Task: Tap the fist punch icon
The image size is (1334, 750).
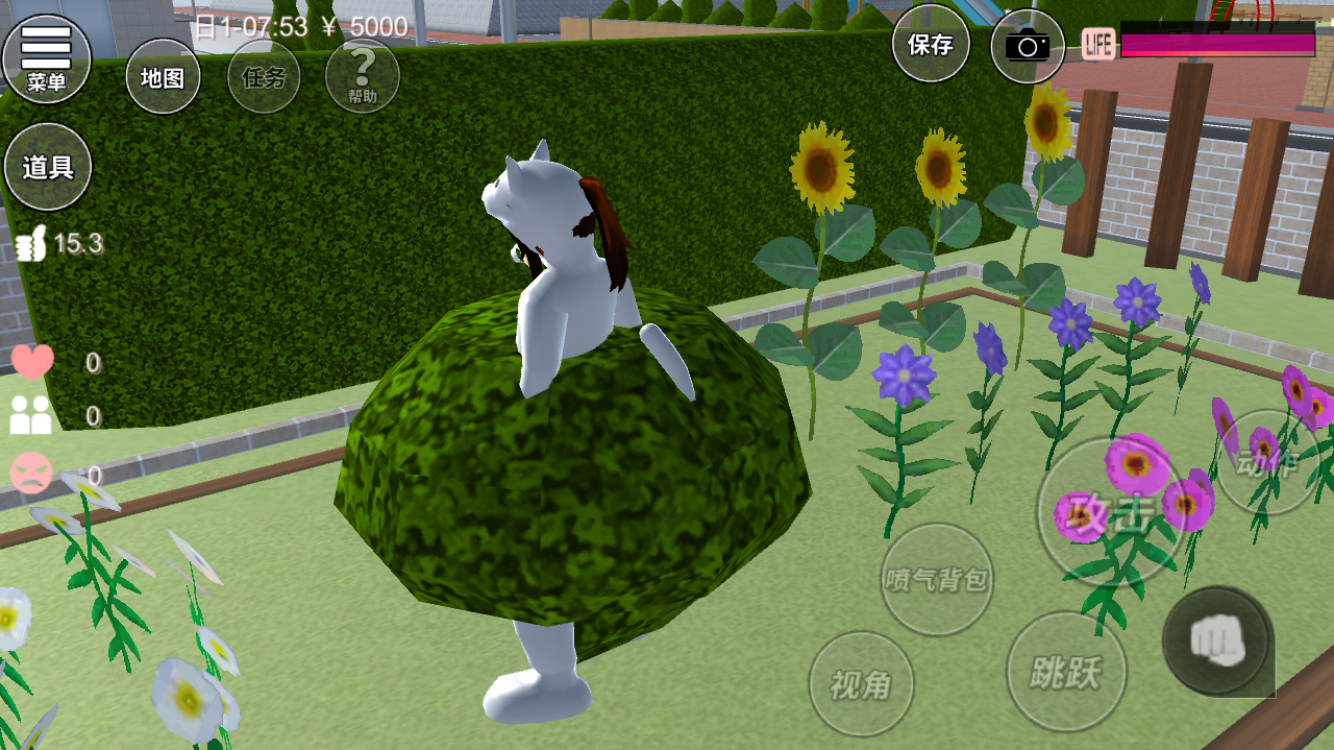Action: 1217,640
